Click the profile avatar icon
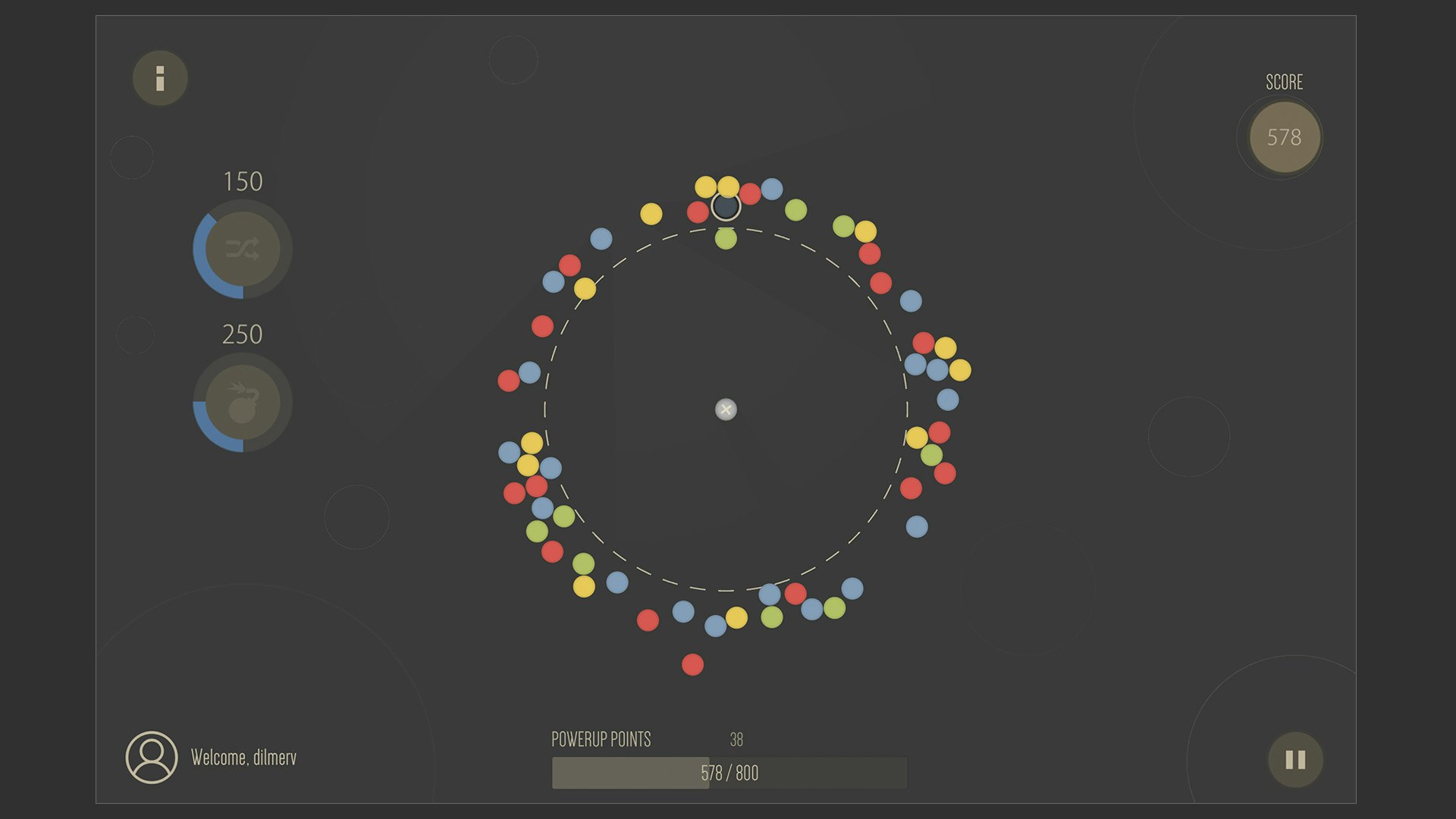This screenshot has width=1456, height=819. coord(151,755)
